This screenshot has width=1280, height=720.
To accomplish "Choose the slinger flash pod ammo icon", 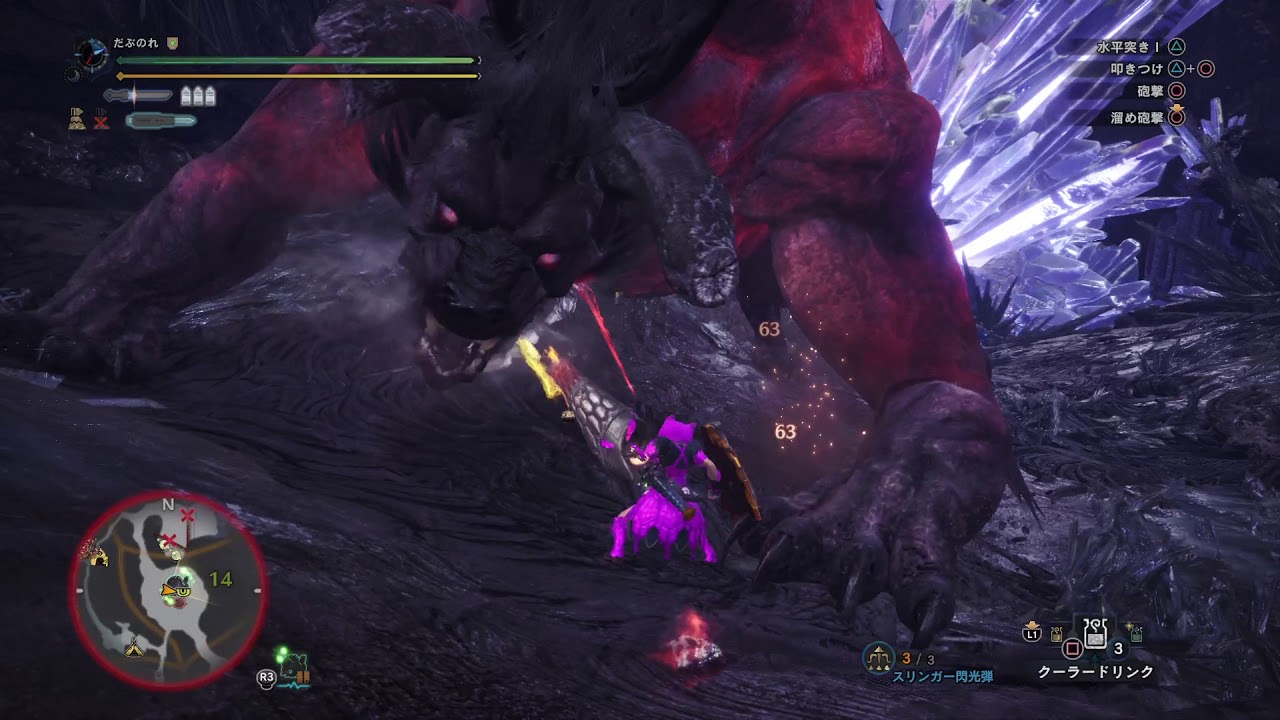I will tap(878, 656).
